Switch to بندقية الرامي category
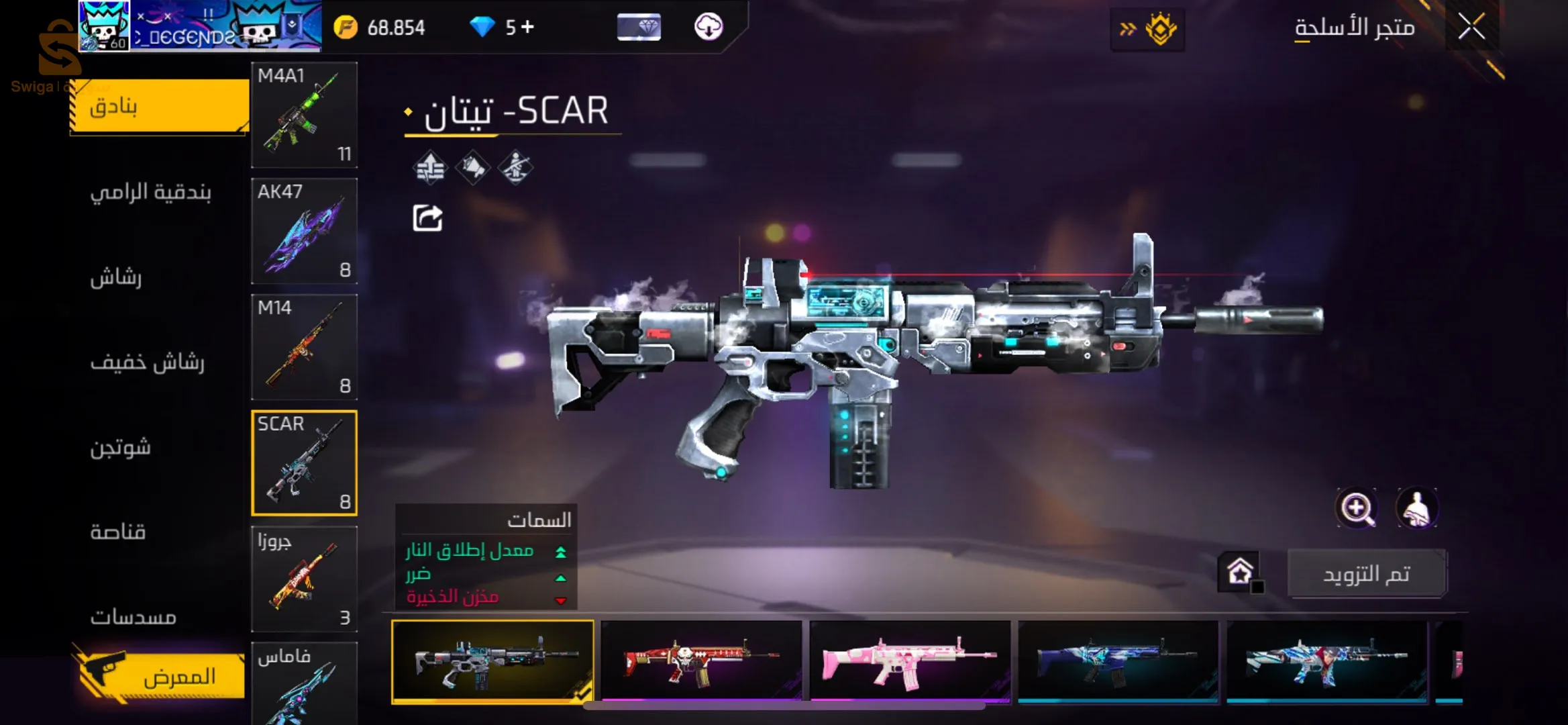This screenshot has width=1568, height=725. pyautogui.click(x=151, y=193)
